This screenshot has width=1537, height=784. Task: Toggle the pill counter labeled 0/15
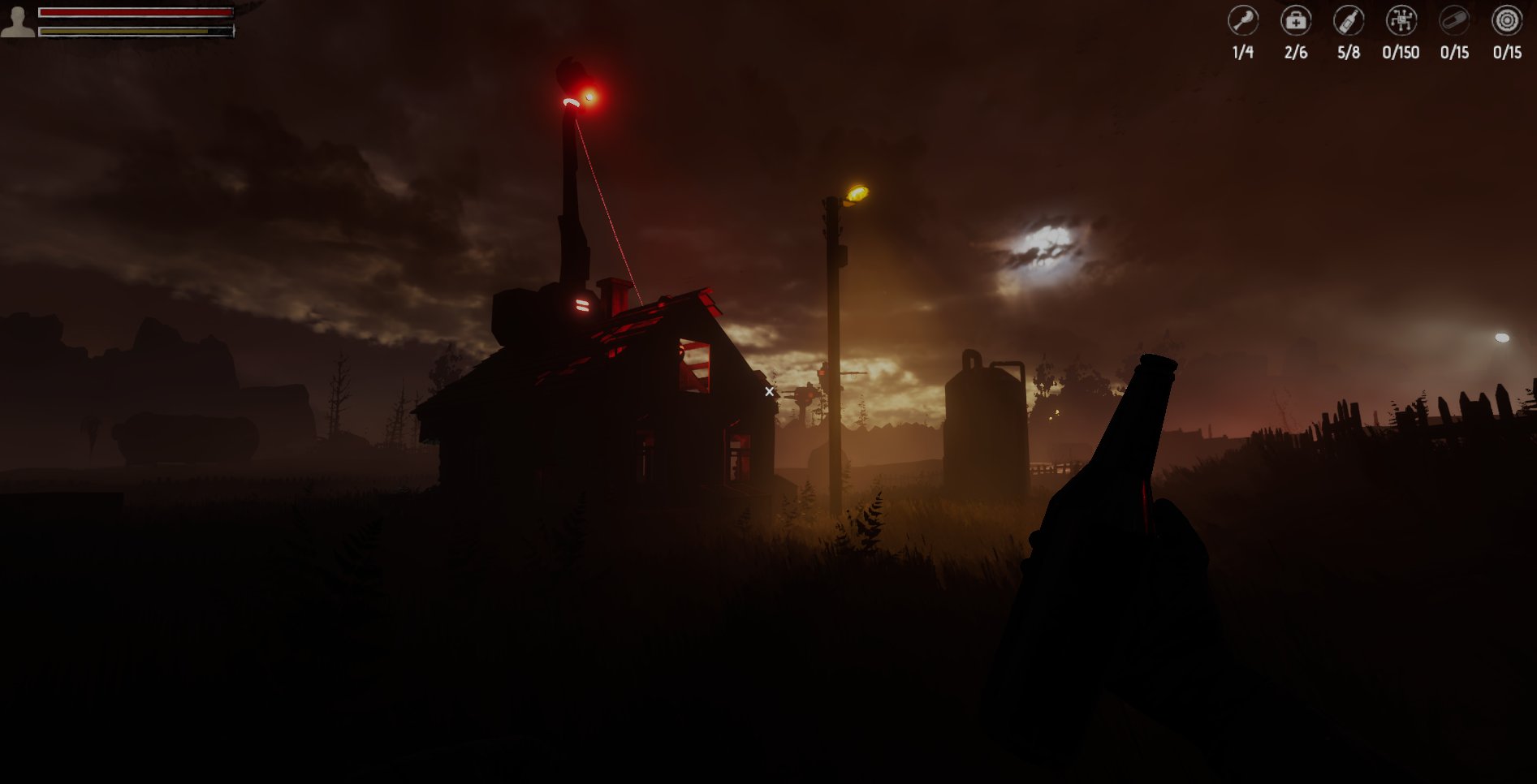[x=1453, y=54]
